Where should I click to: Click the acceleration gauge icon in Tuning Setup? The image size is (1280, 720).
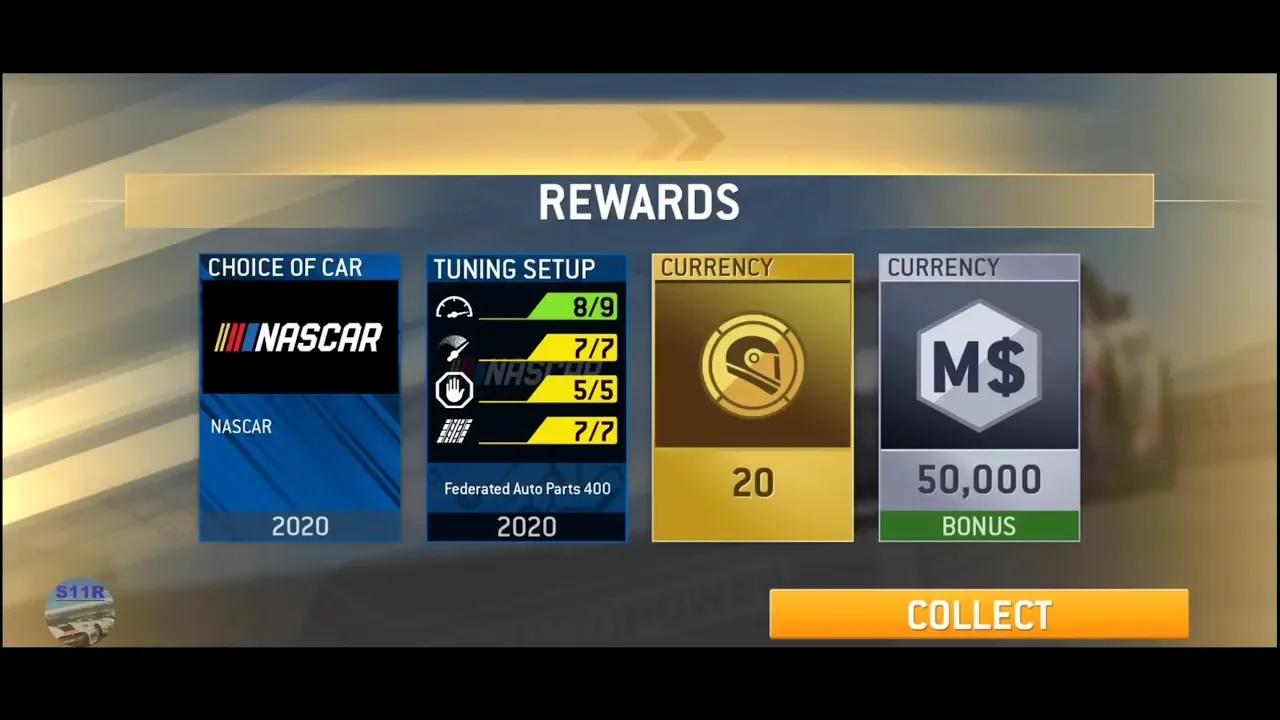pyautogui.click(x=455, y=348)
